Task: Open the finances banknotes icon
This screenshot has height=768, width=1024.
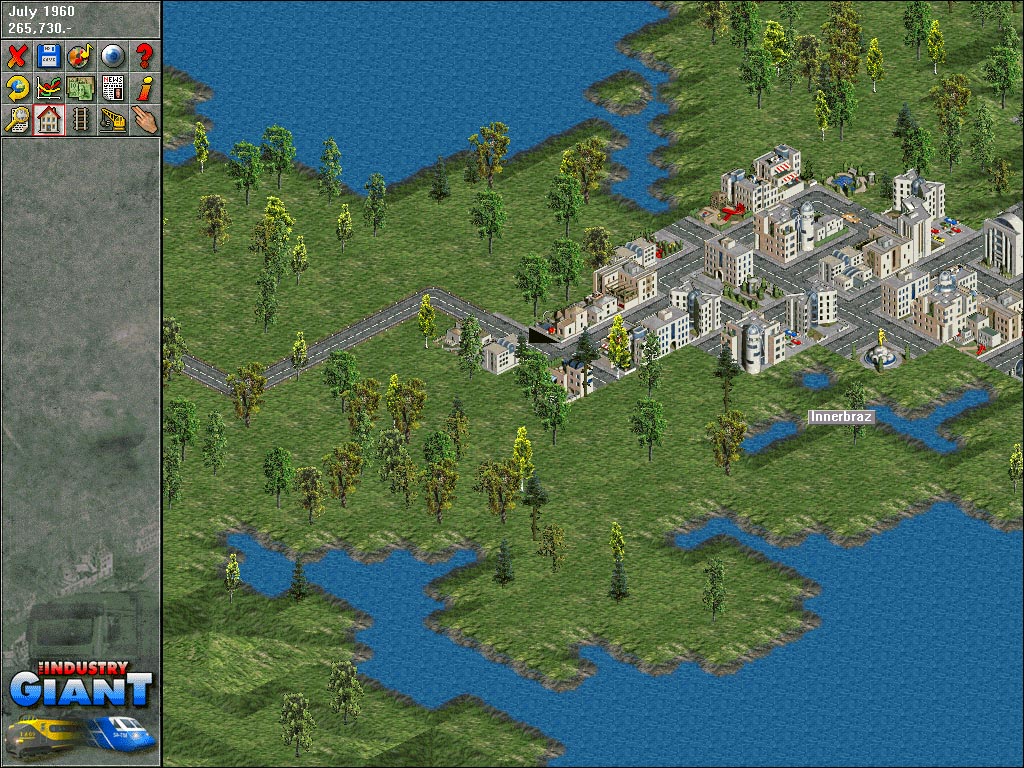Action: click(80, 88)
